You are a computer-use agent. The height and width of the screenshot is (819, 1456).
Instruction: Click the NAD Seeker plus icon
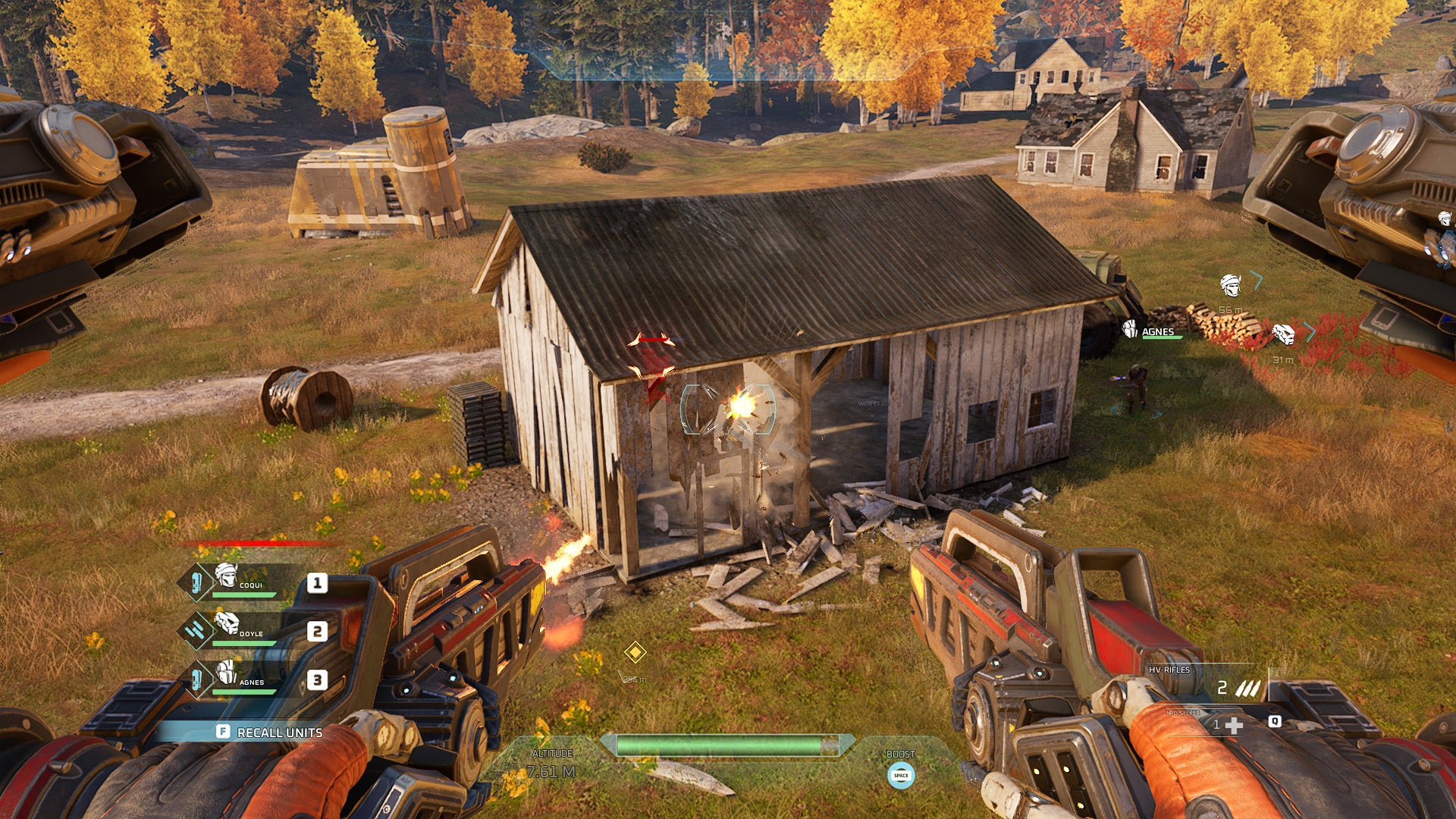(1235, 726)
